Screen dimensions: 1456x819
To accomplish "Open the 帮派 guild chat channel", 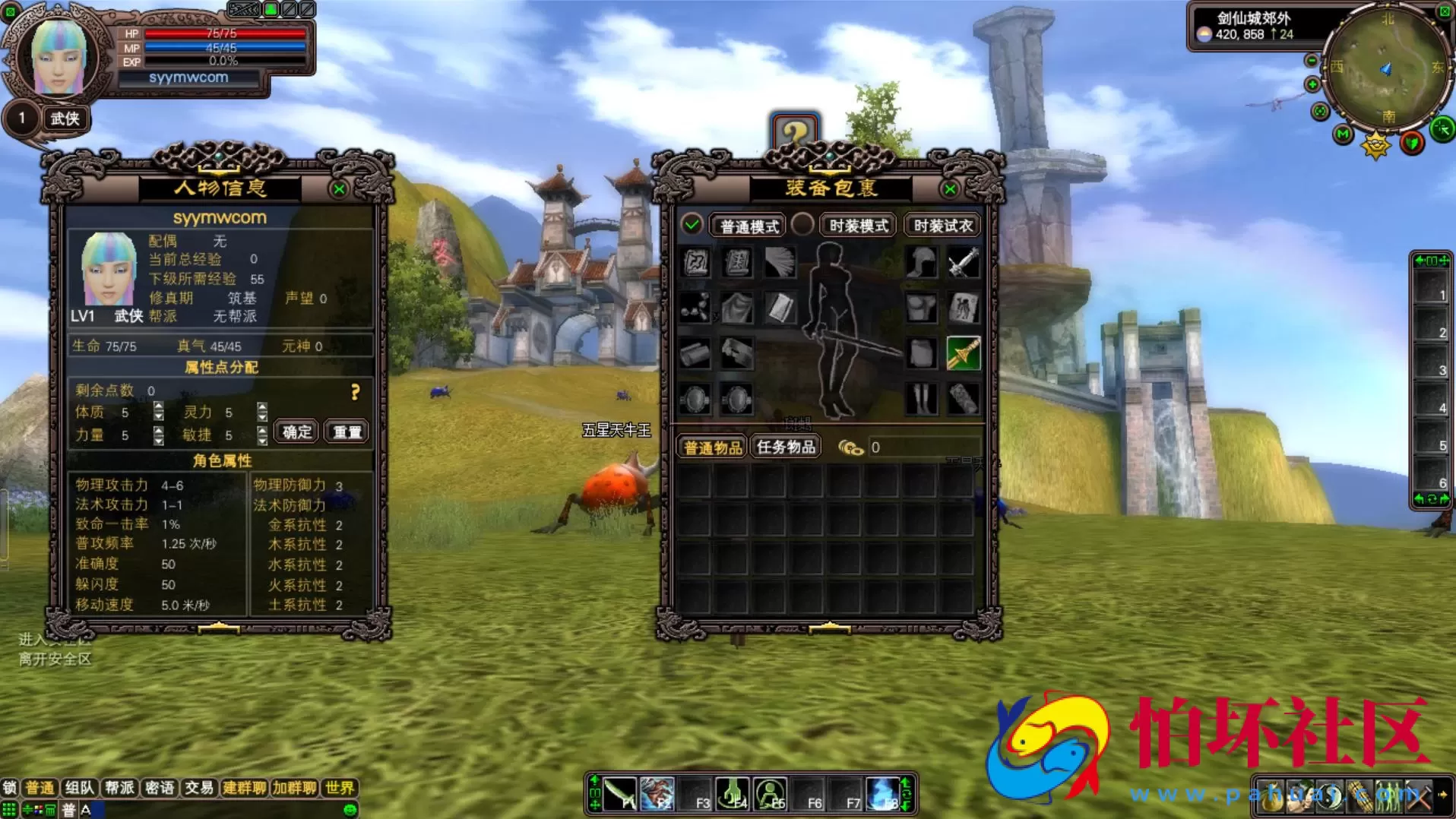I will pos(119,788).
